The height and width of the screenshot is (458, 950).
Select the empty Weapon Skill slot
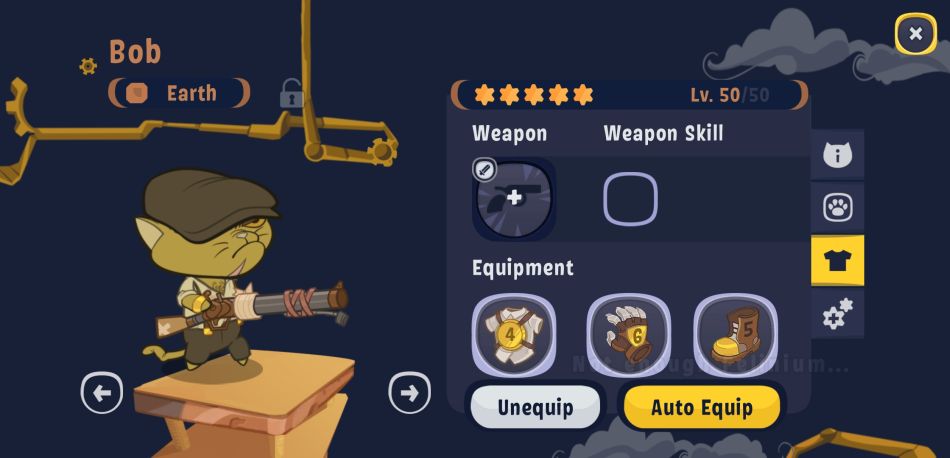630,198
